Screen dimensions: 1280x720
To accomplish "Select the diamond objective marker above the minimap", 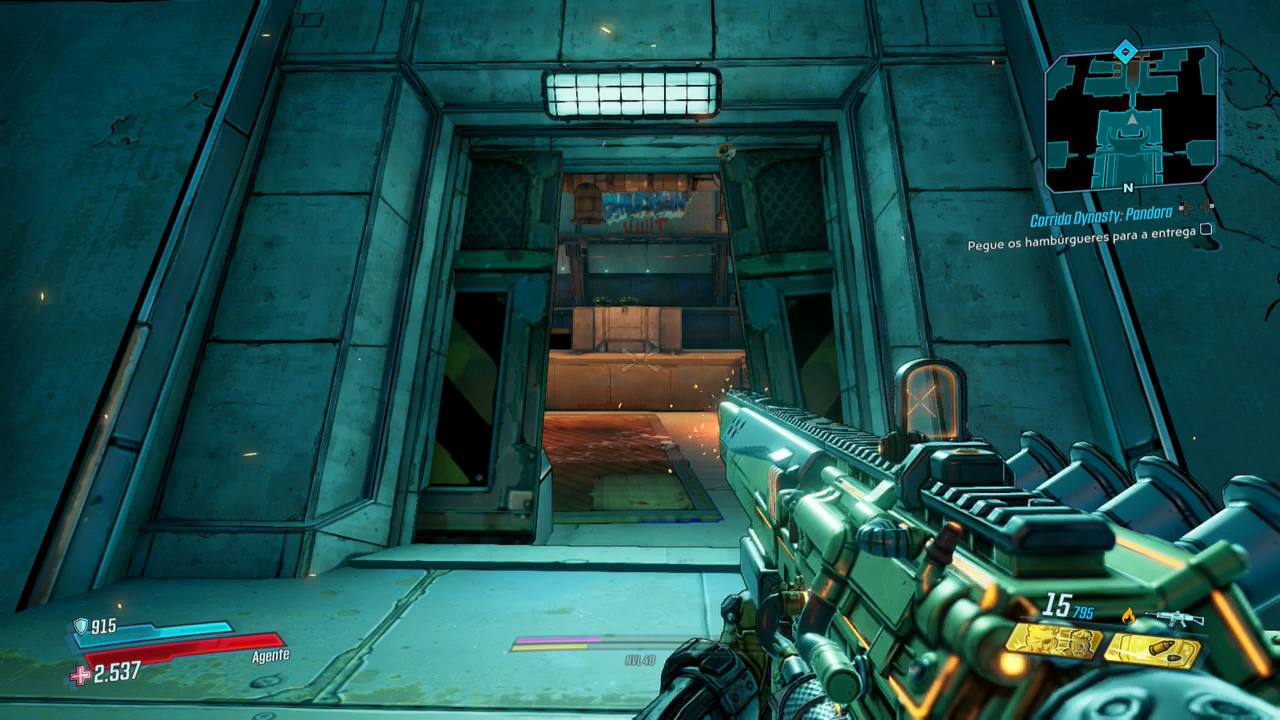I will (1125, 49).
